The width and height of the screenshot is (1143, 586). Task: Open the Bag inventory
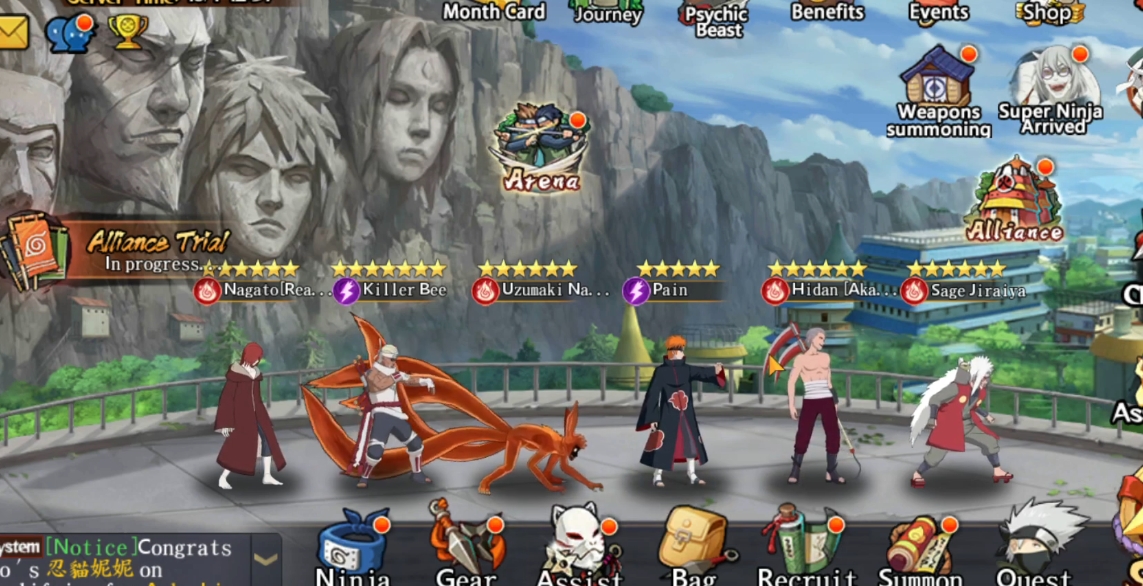pyautogui.click(x=692, y=548)
